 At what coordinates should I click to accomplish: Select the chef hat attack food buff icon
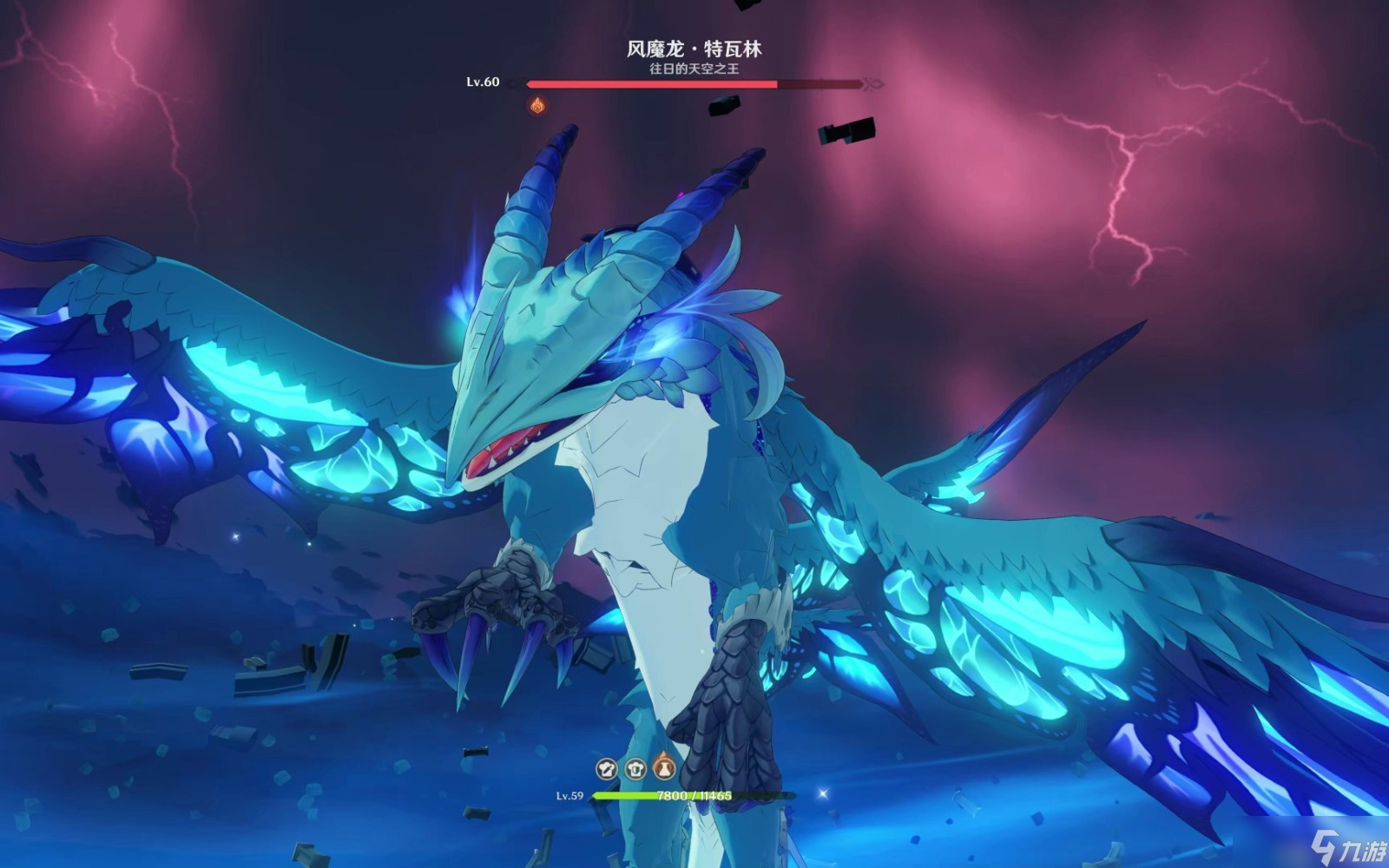click(607, 768)
